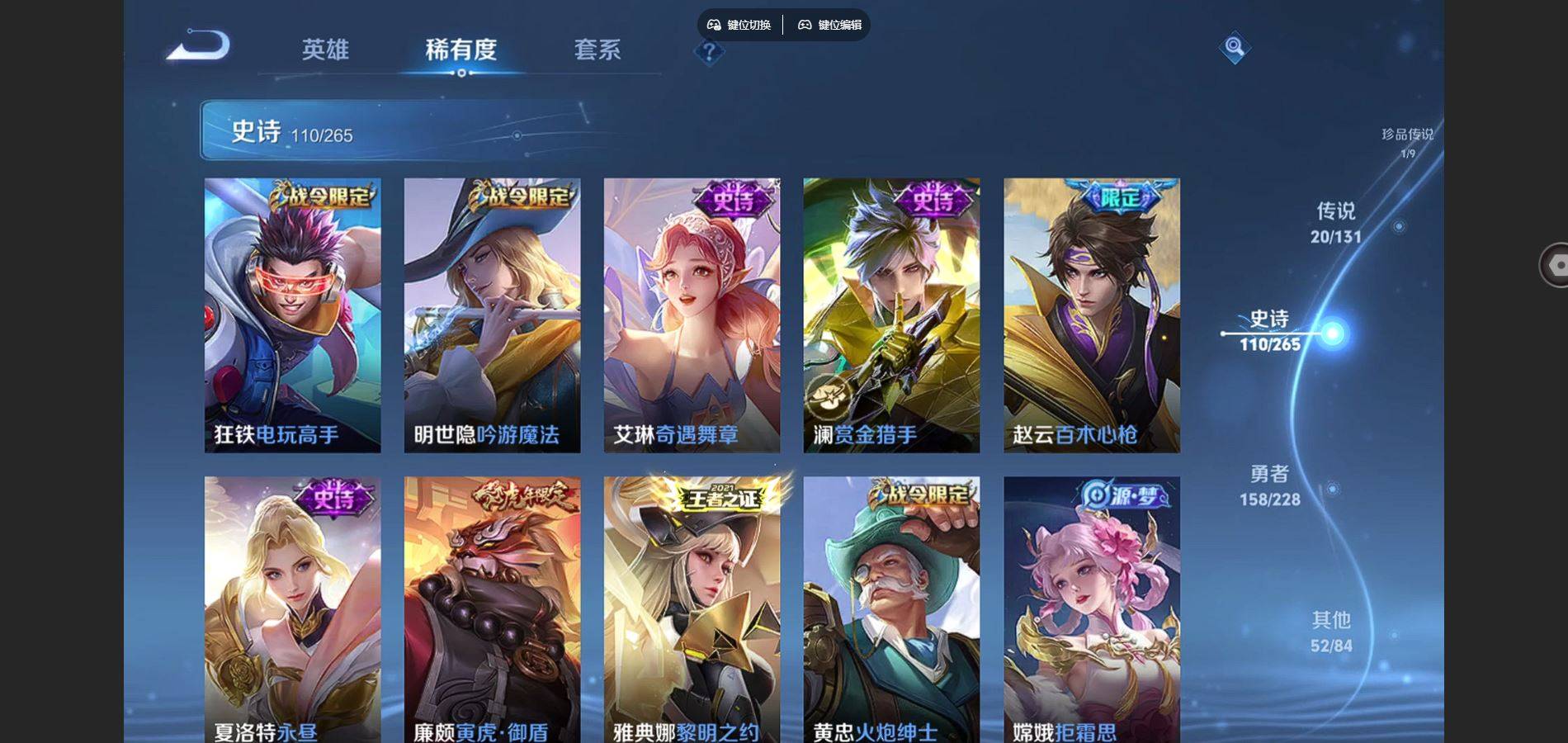
Task: Select the 稀有度 tab
Action: (460, 50)
